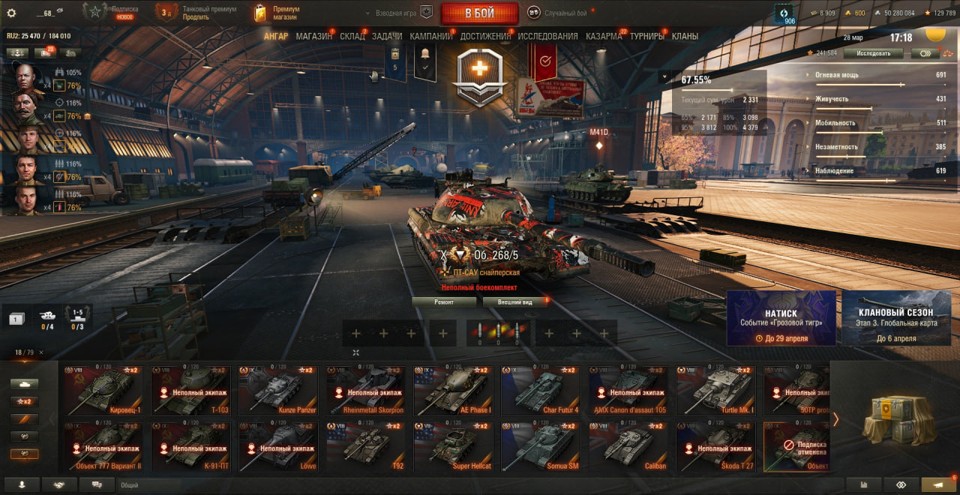Screen dimensions: 960x495
Task: Show the ДОСТИЖЕНИЯ tab
Action: (x=486, y=36)
